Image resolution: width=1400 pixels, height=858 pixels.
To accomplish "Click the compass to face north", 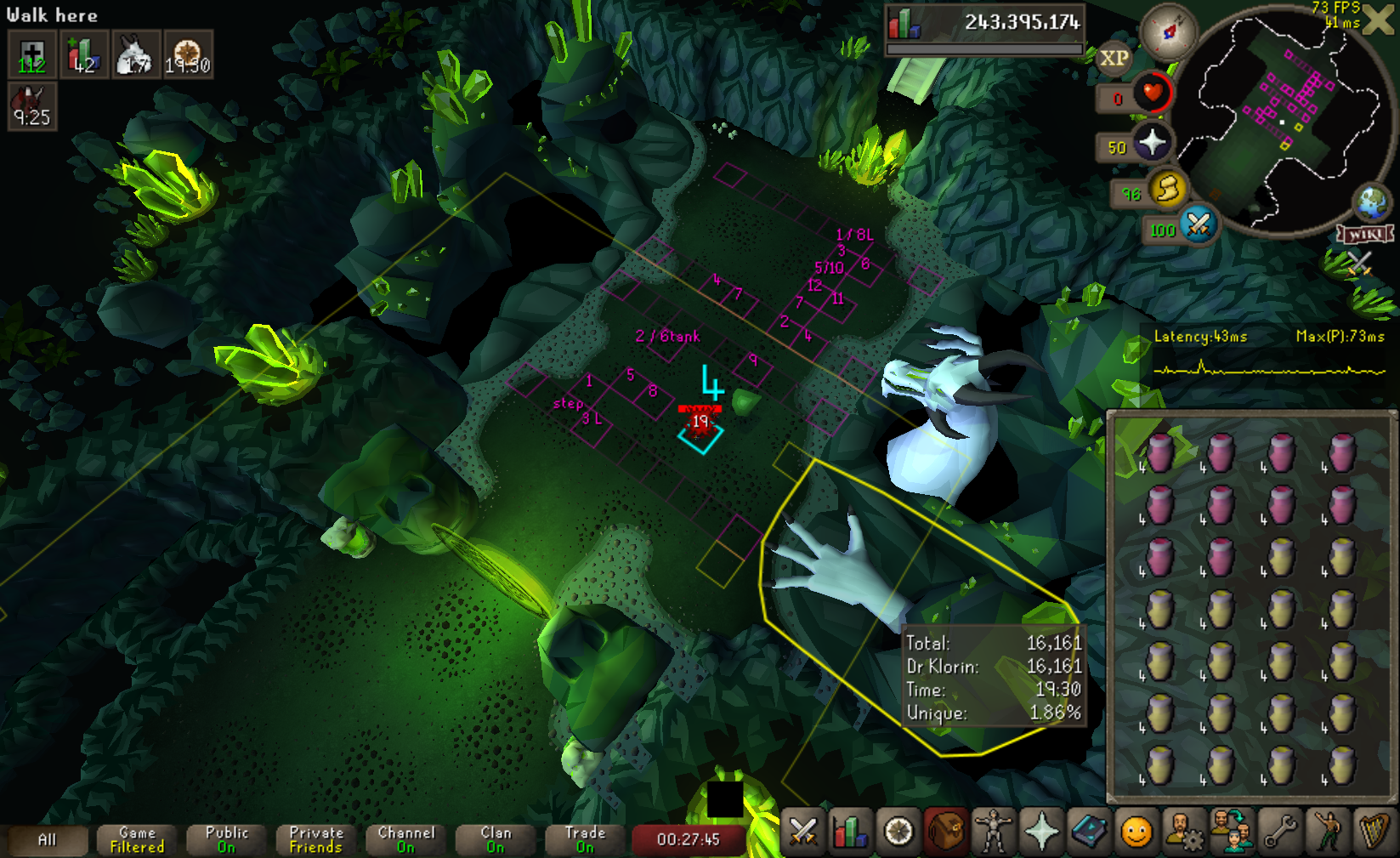I will click(x=1169, y=31).
